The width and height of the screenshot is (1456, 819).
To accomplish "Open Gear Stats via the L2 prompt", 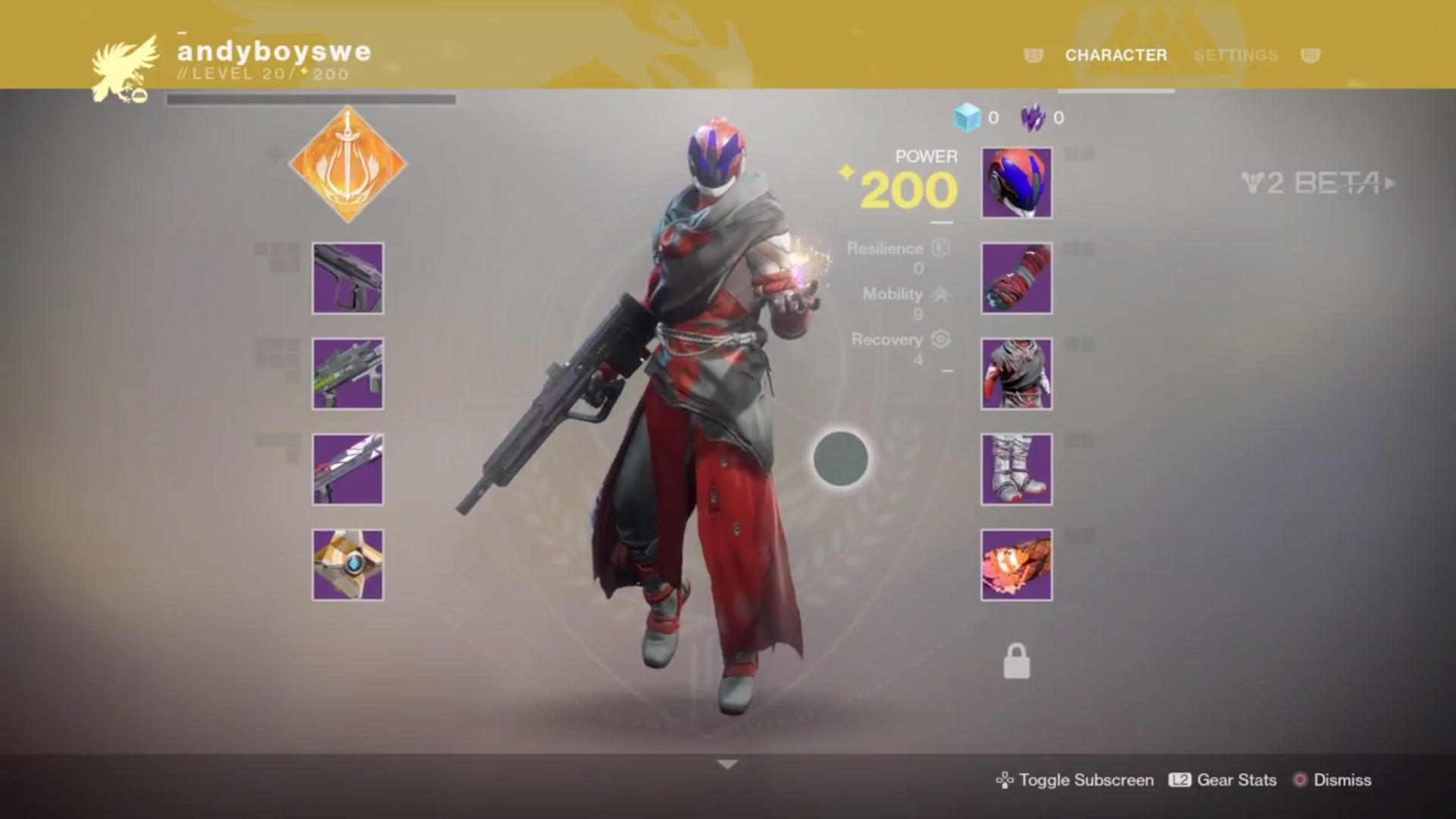I will click(x=1222, y=780).
